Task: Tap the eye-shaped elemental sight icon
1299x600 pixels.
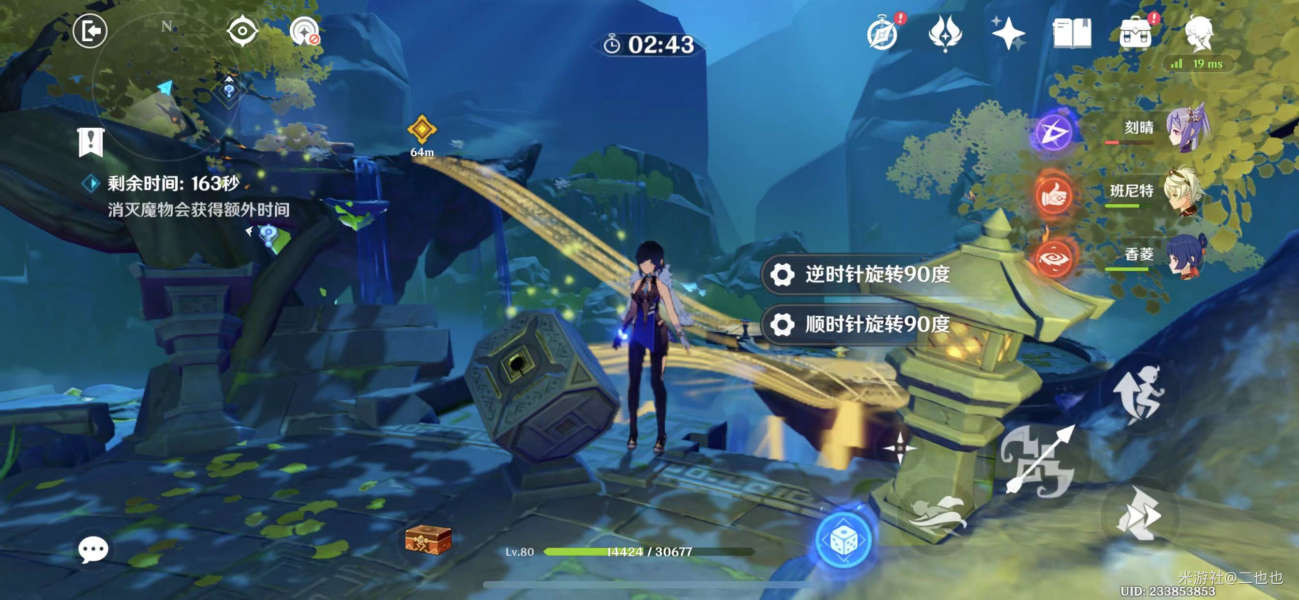Action: point(242,31)
